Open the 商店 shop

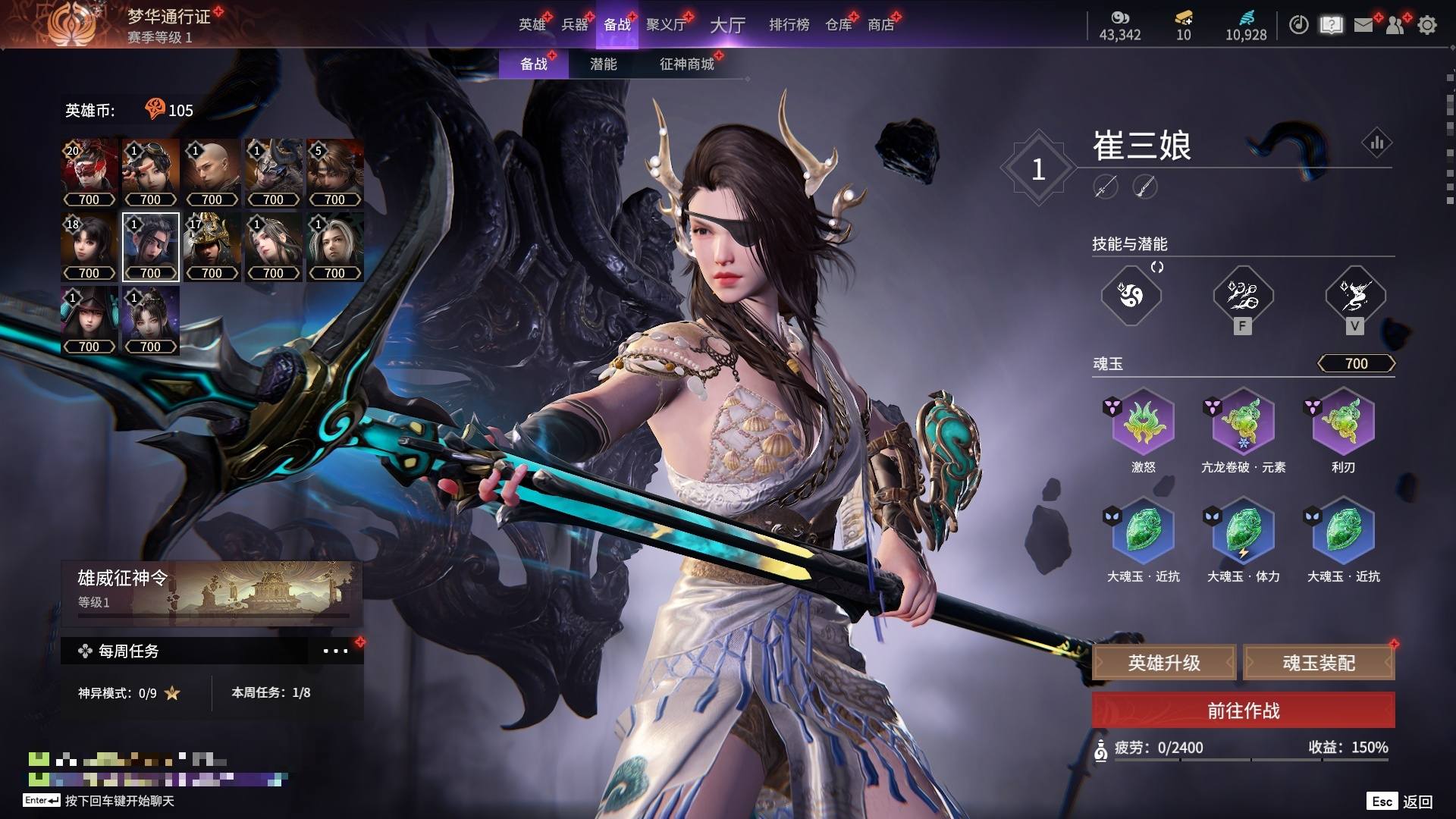pos(881,24)
